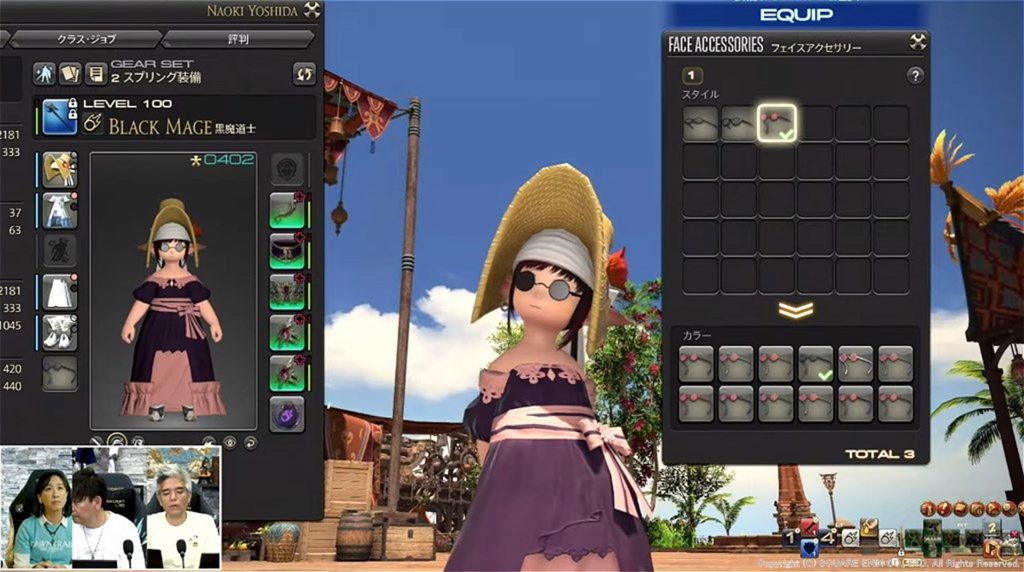Image resolution: width=1024 pixels, height=572 pixels.
Task: Choose the second glasses style slot
Action: coord(739,123)
